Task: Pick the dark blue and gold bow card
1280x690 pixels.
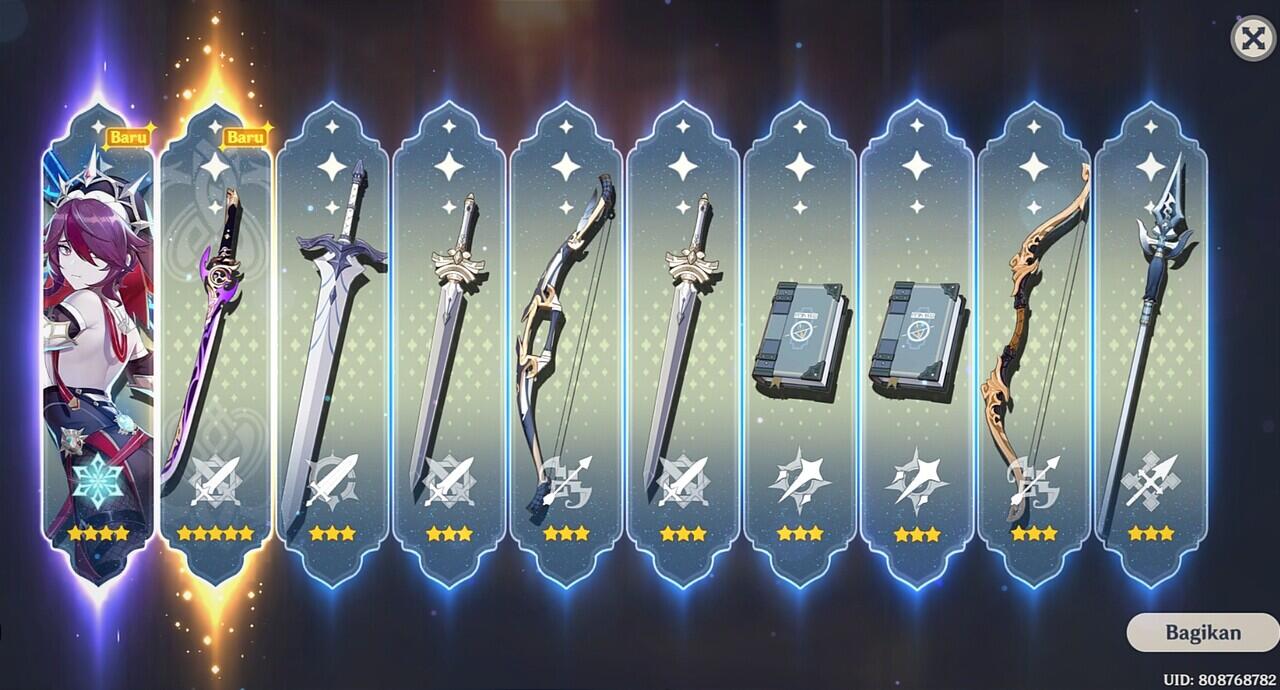Action: (x=566, y=340)
